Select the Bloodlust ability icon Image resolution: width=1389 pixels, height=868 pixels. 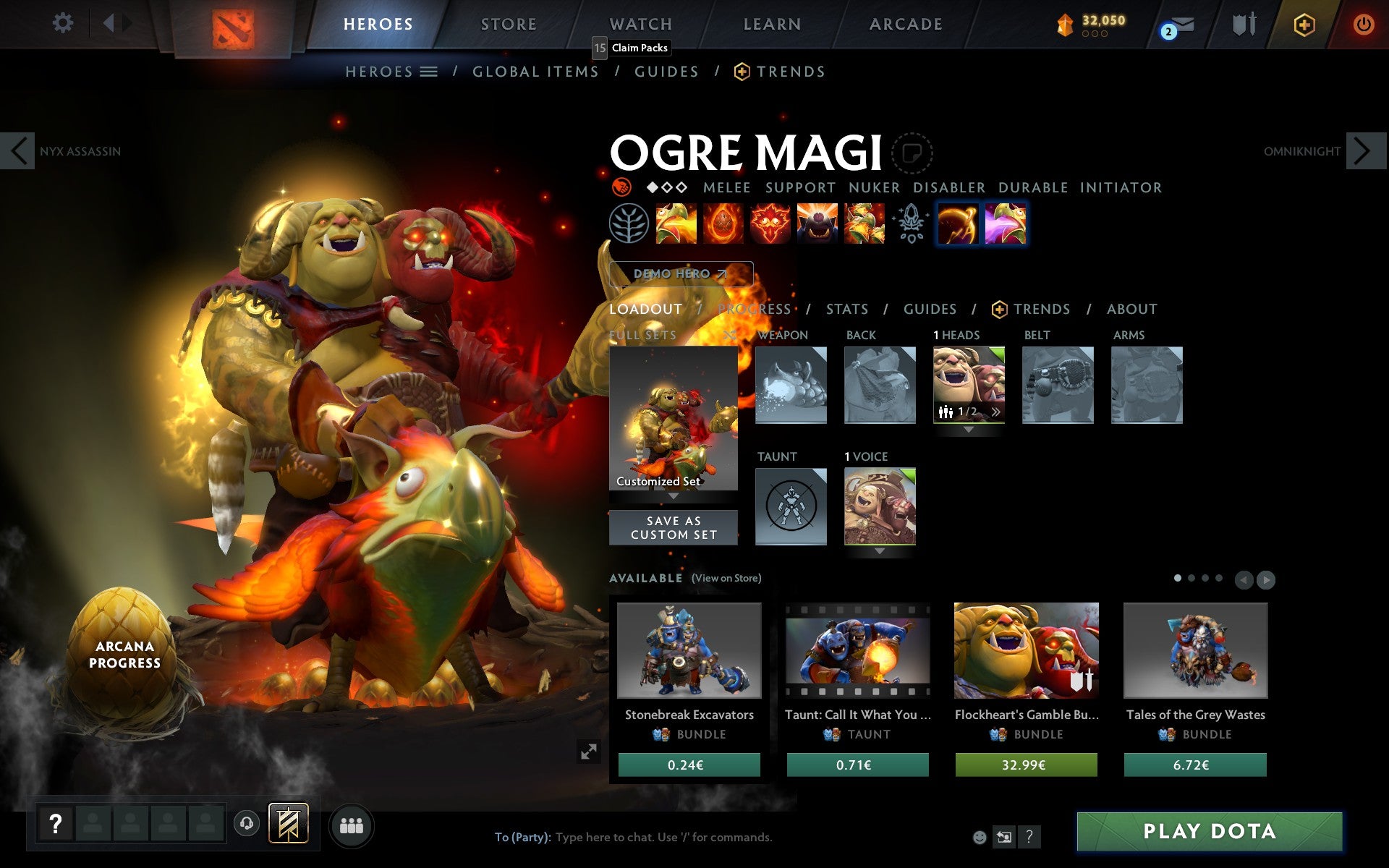point(769,224)
